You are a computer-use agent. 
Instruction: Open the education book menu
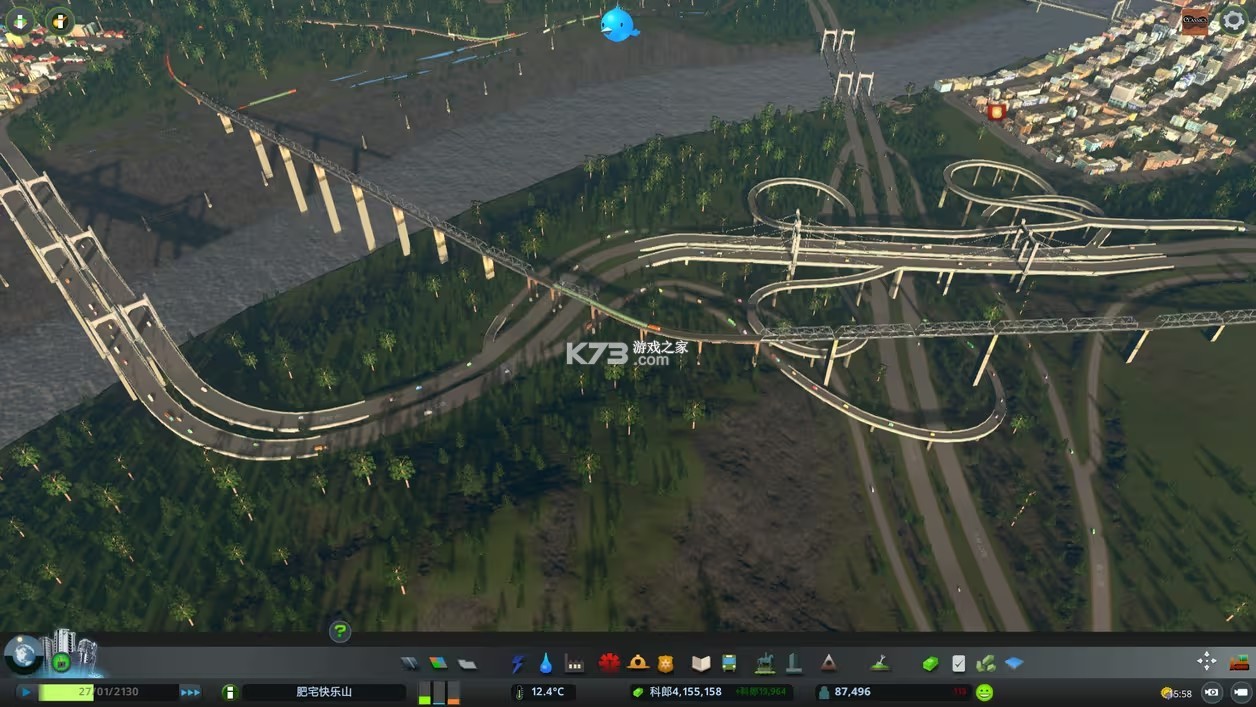(700, 663)
